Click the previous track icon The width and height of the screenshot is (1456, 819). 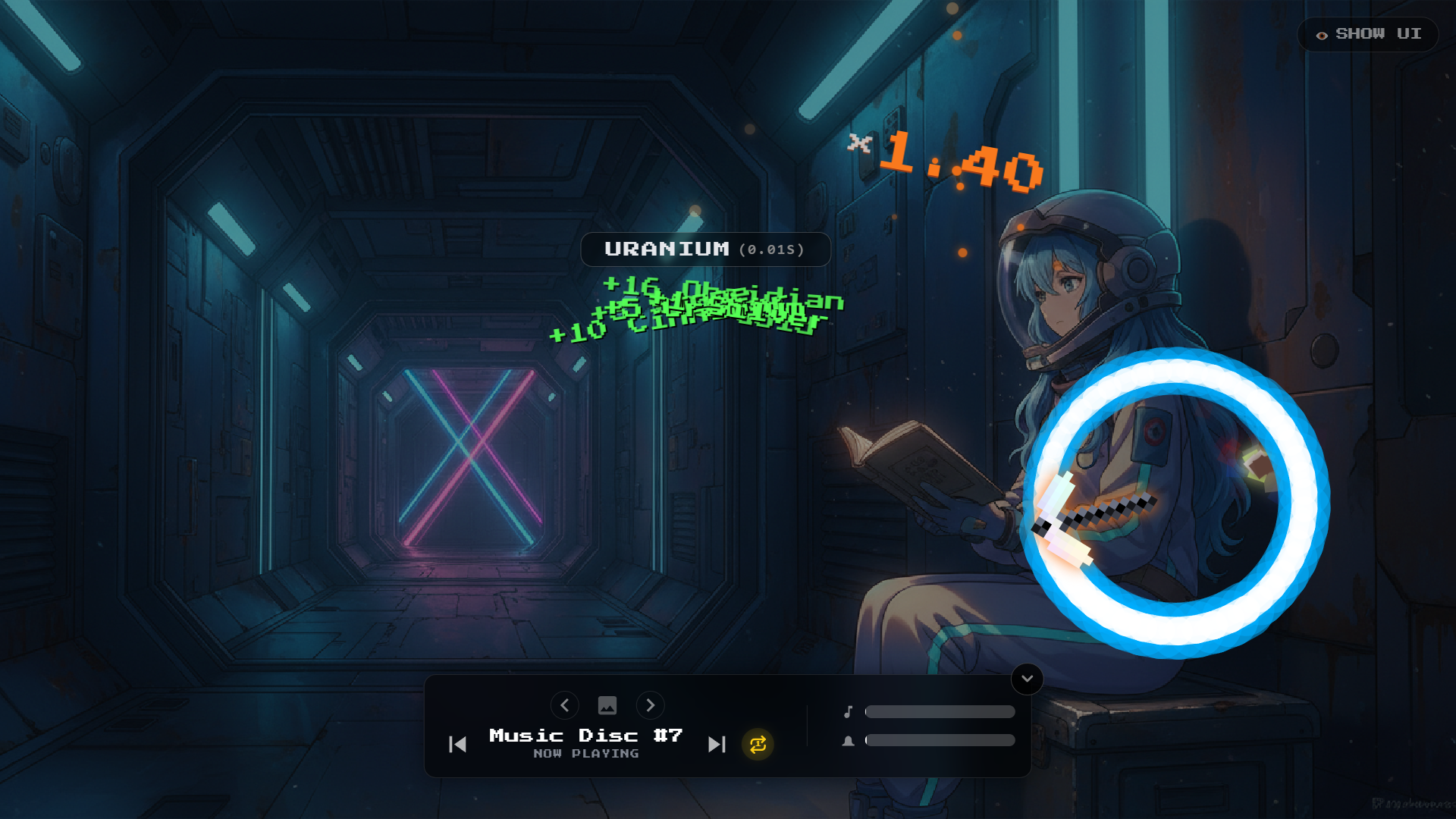point(457,745)
